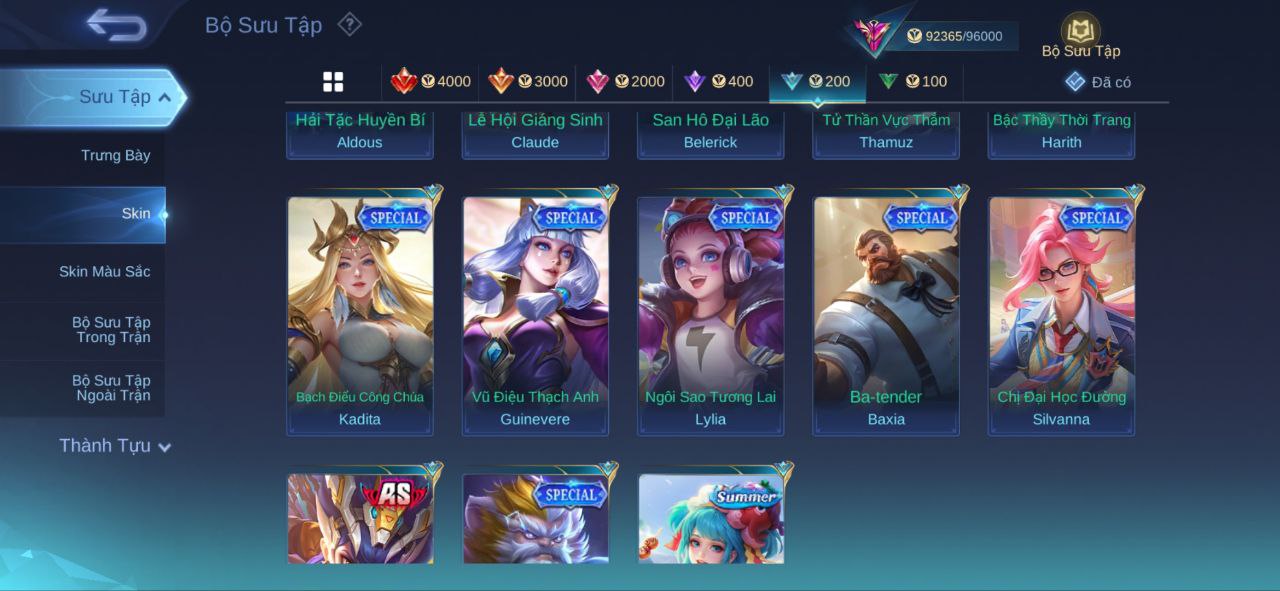Switch to the 2000-point tier tab

pos(625,82)
